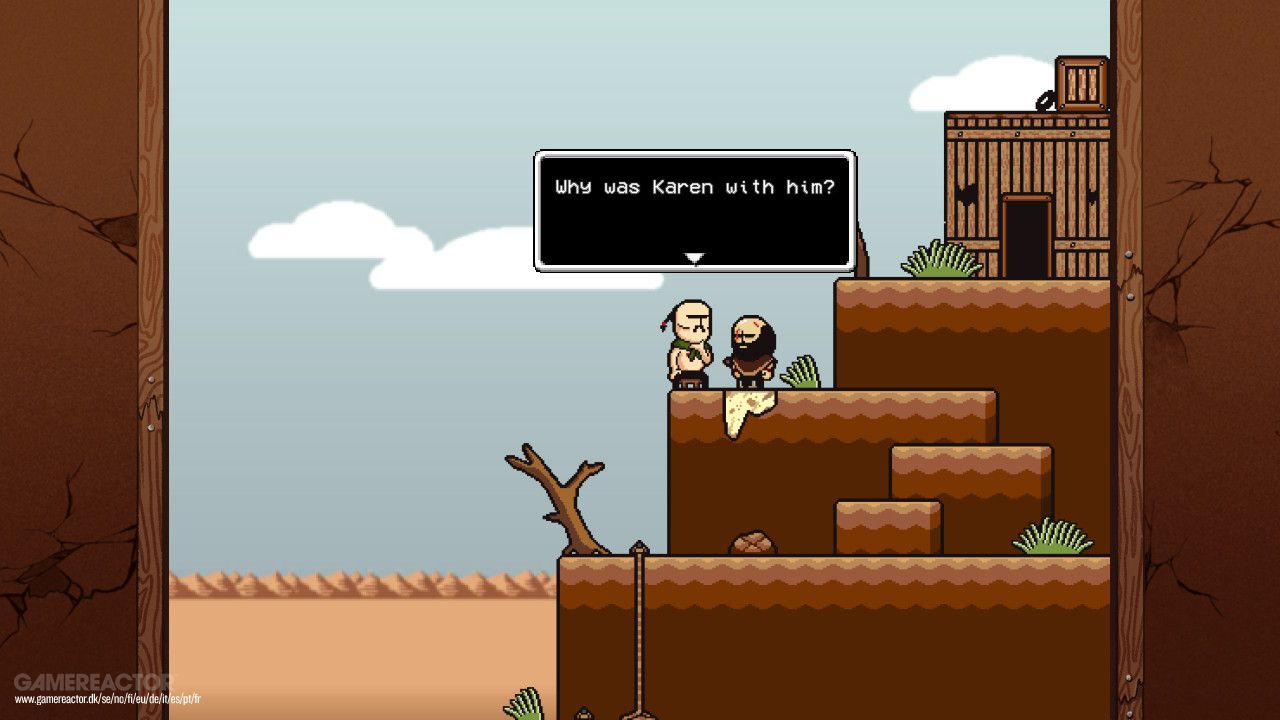Click the wooden crate on the rooftop
Viewport: 1280px width, 720px height.
point(1080,80)
